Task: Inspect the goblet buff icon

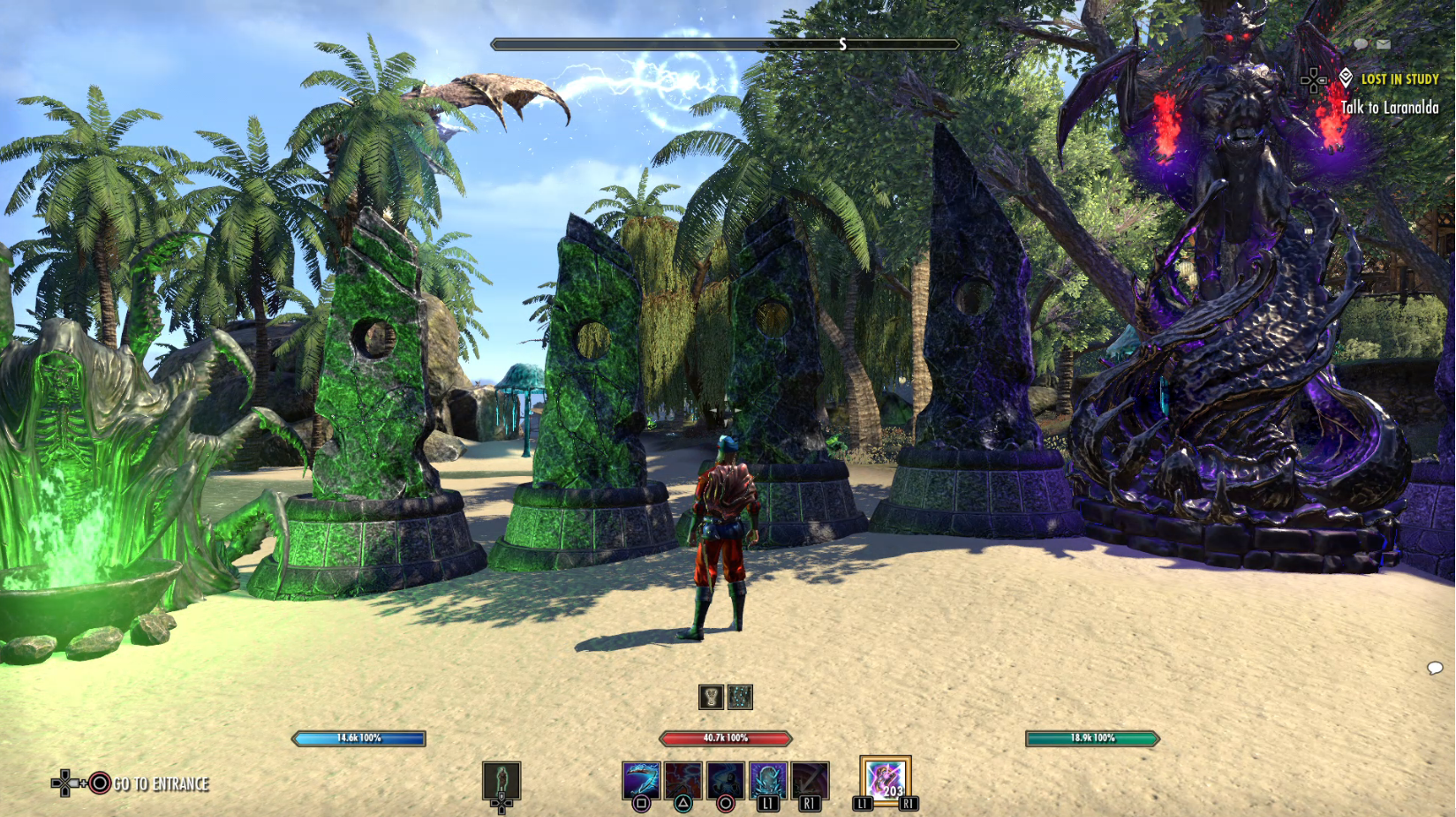Action: 711,697
